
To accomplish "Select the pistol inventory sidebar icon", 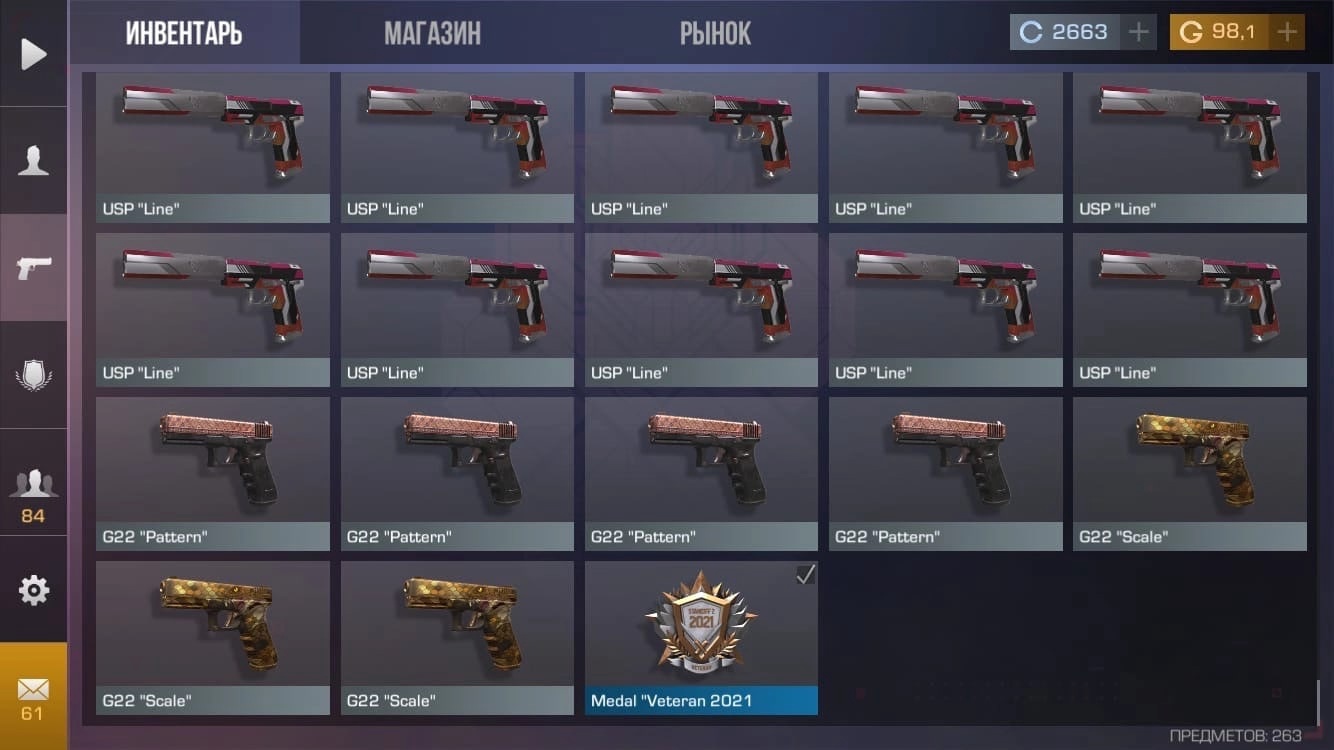I will pos(34,267).
